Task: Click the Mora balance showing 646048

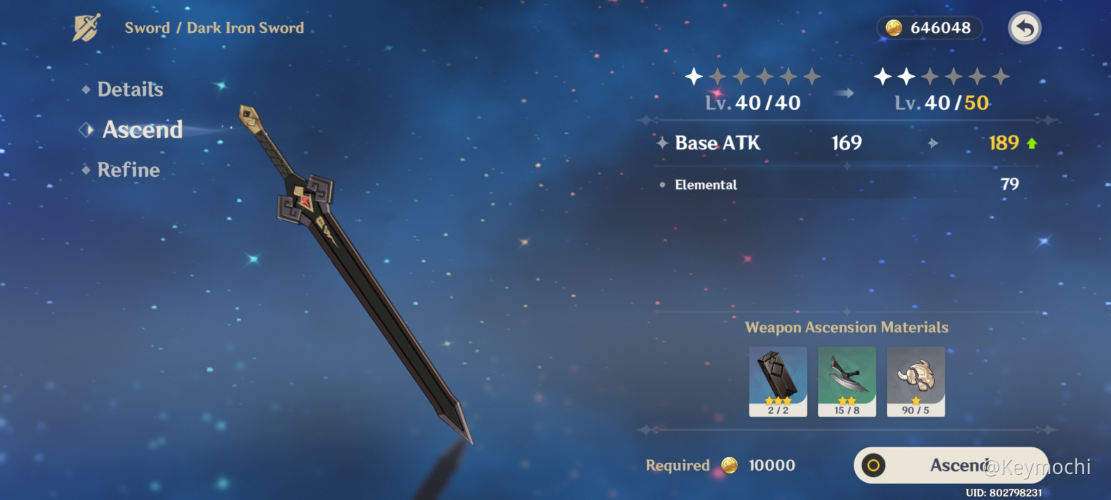Action: tap(929, 28)
